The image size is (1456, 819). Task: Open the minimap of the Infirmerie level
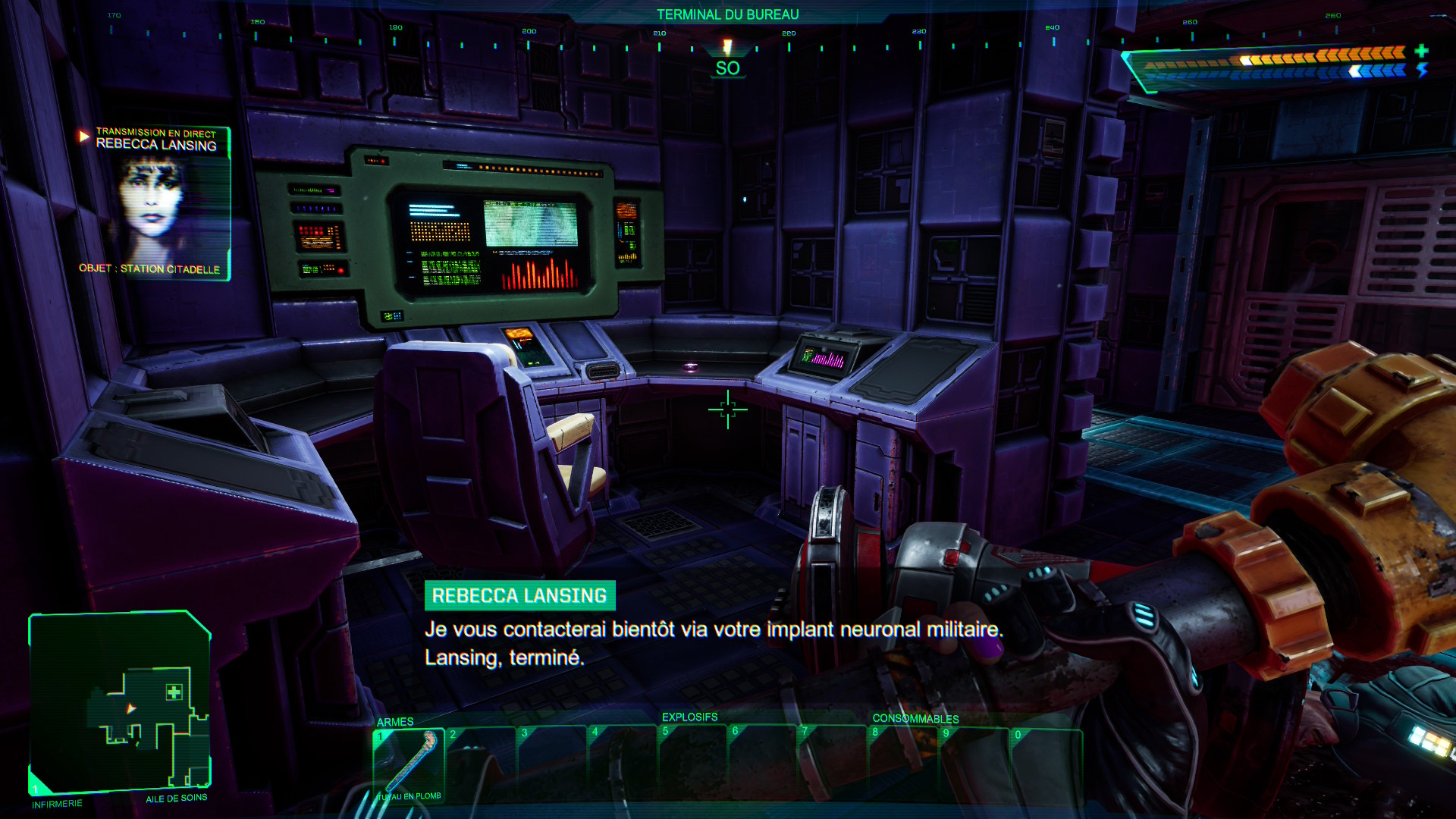click(120, 702)
